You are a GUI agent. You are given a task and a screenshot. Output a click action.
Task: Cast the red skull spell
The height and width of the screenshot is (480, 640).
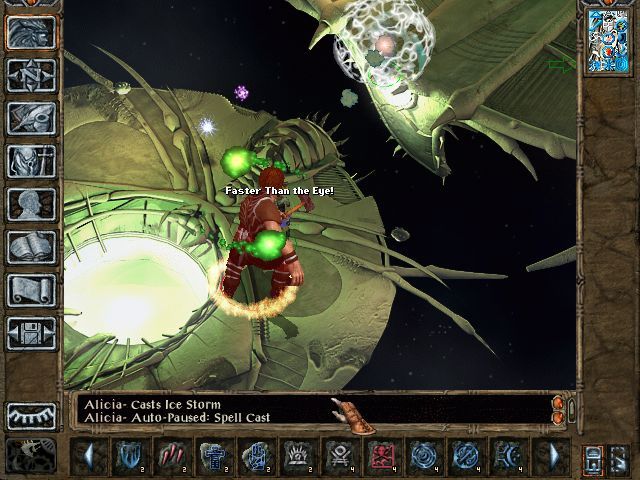click(382, 456)
